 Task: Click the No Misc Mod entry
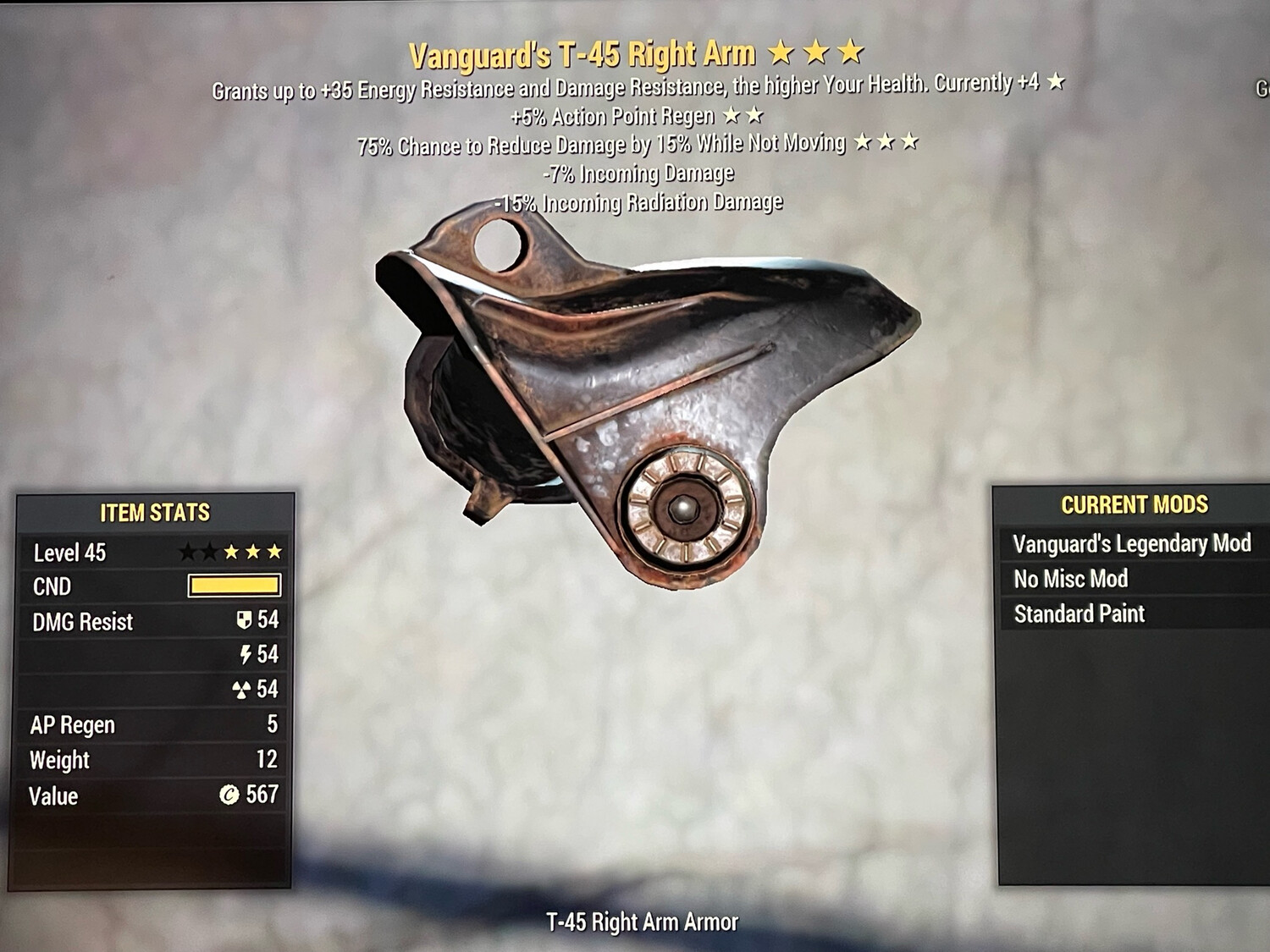[1070, 579]
